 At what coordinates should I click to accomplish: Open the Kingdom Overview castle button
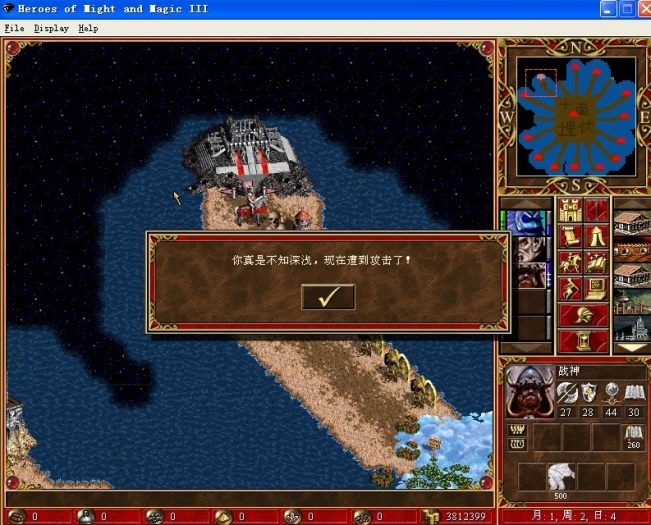[x=571, y=211]
